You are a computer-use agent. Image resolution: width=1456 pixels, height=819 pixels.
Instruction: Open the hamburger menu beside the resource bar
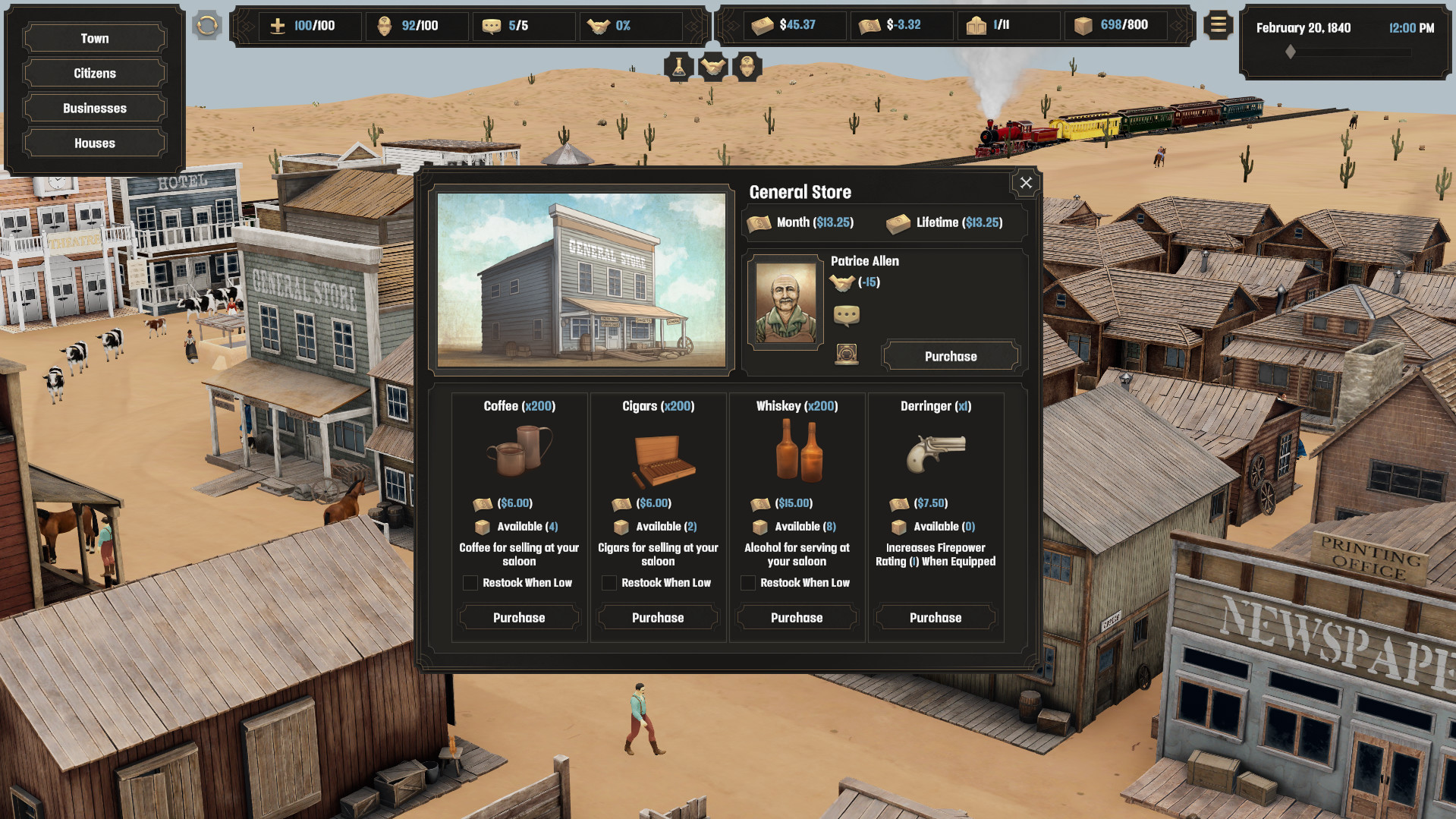coord(1218,25)
